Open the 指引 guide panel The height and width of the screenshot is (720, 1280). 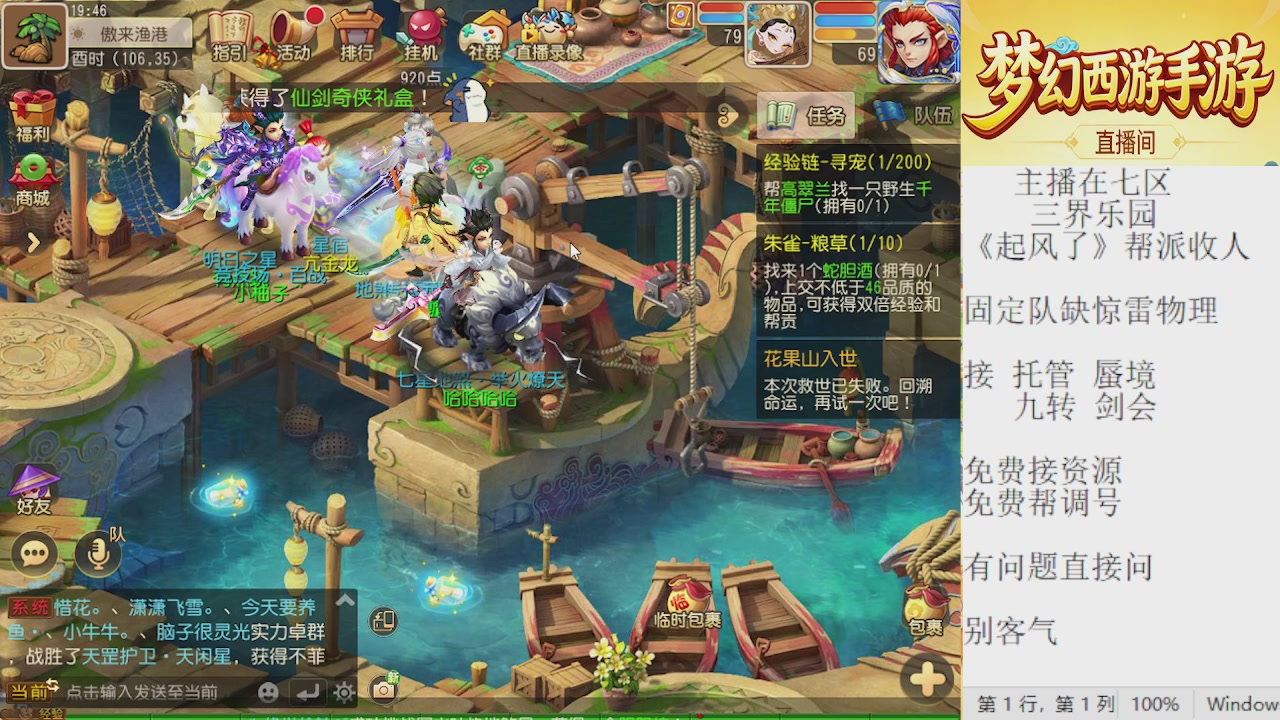click(x=230, y=35)
